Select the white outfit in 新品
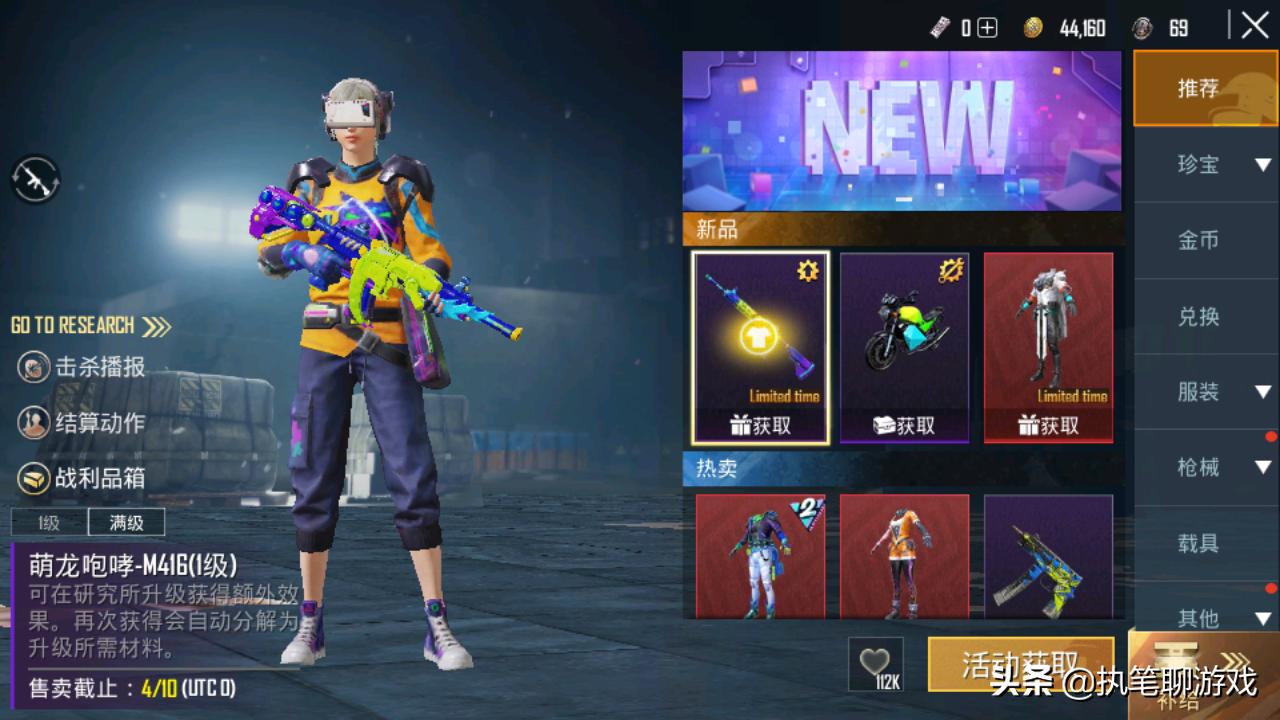The height and width of the screenshot is (720, 1280). [x=1048, y=346]
